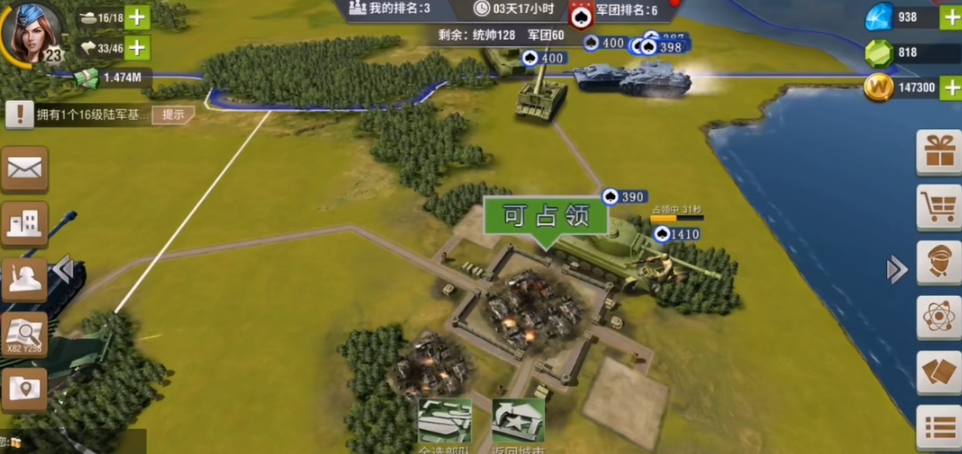Select the 可占领 capture banner
962x454 pixels.
point(545,217)
